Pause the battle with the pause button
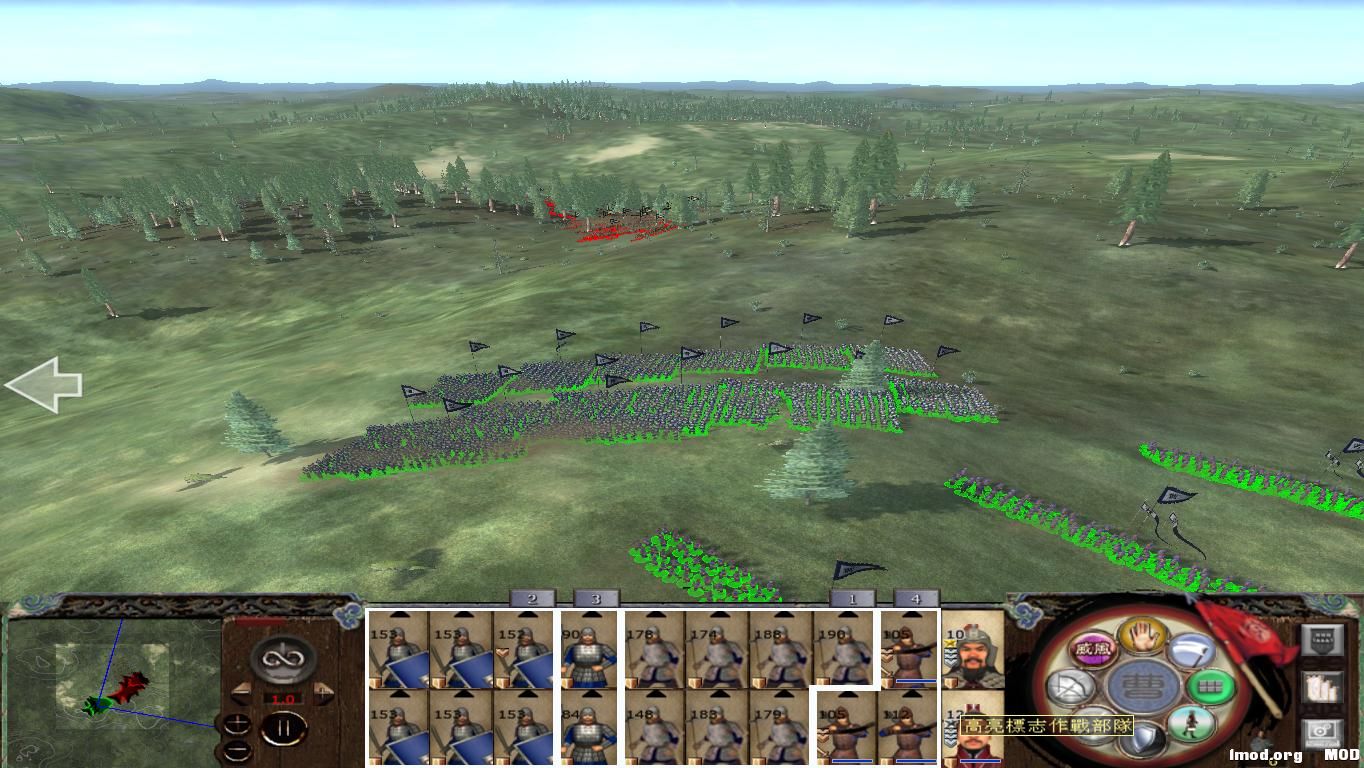The height and width of the screenshot is (768, 1364). pos(286,727)
